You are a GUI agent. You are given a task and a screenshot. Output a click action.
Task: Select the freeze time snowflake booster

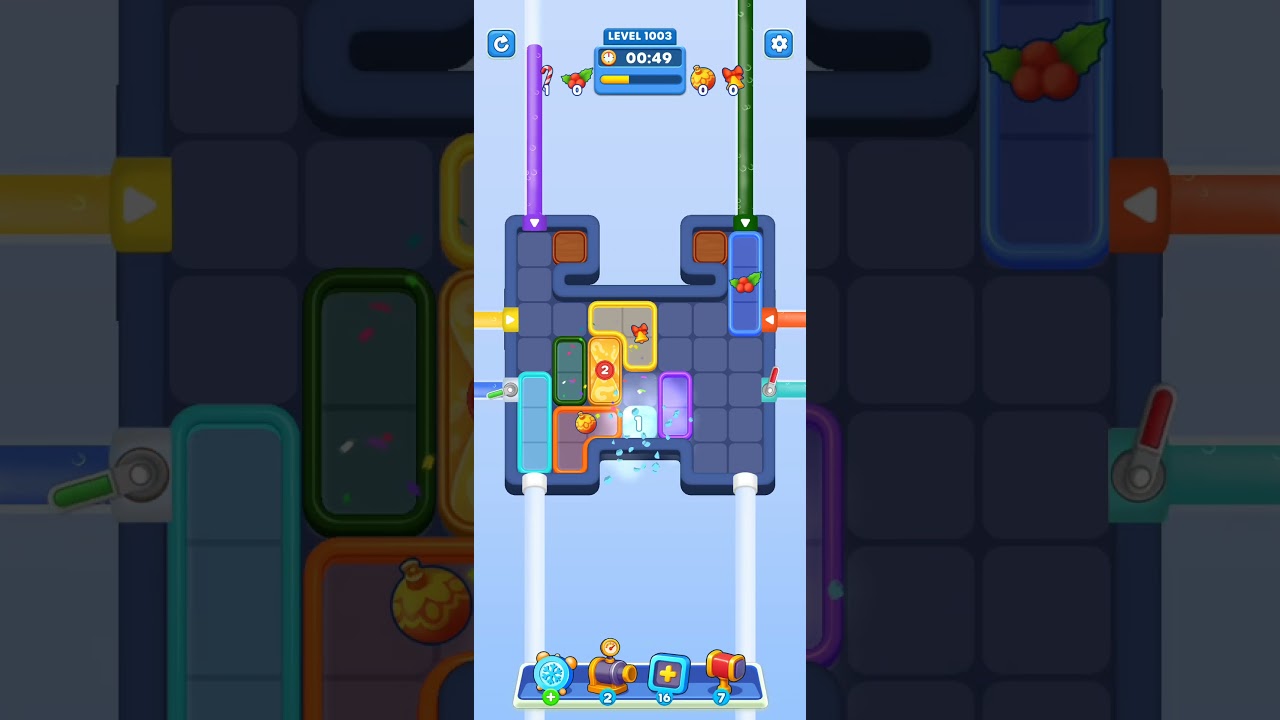point(555,676)
